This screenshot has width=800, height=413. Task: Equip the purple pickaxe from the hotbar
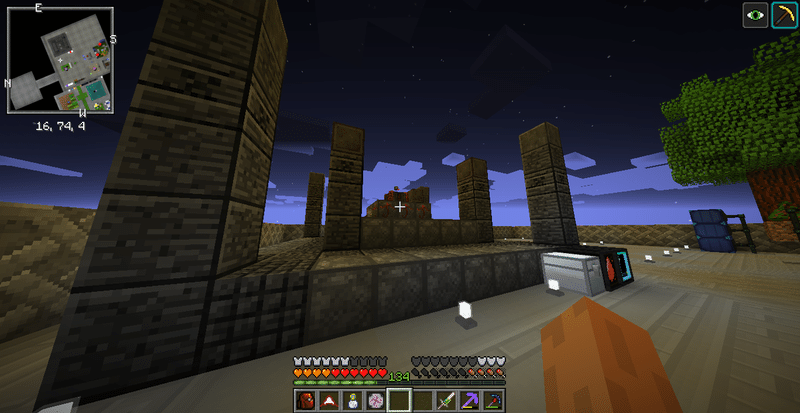coord(469,401)
